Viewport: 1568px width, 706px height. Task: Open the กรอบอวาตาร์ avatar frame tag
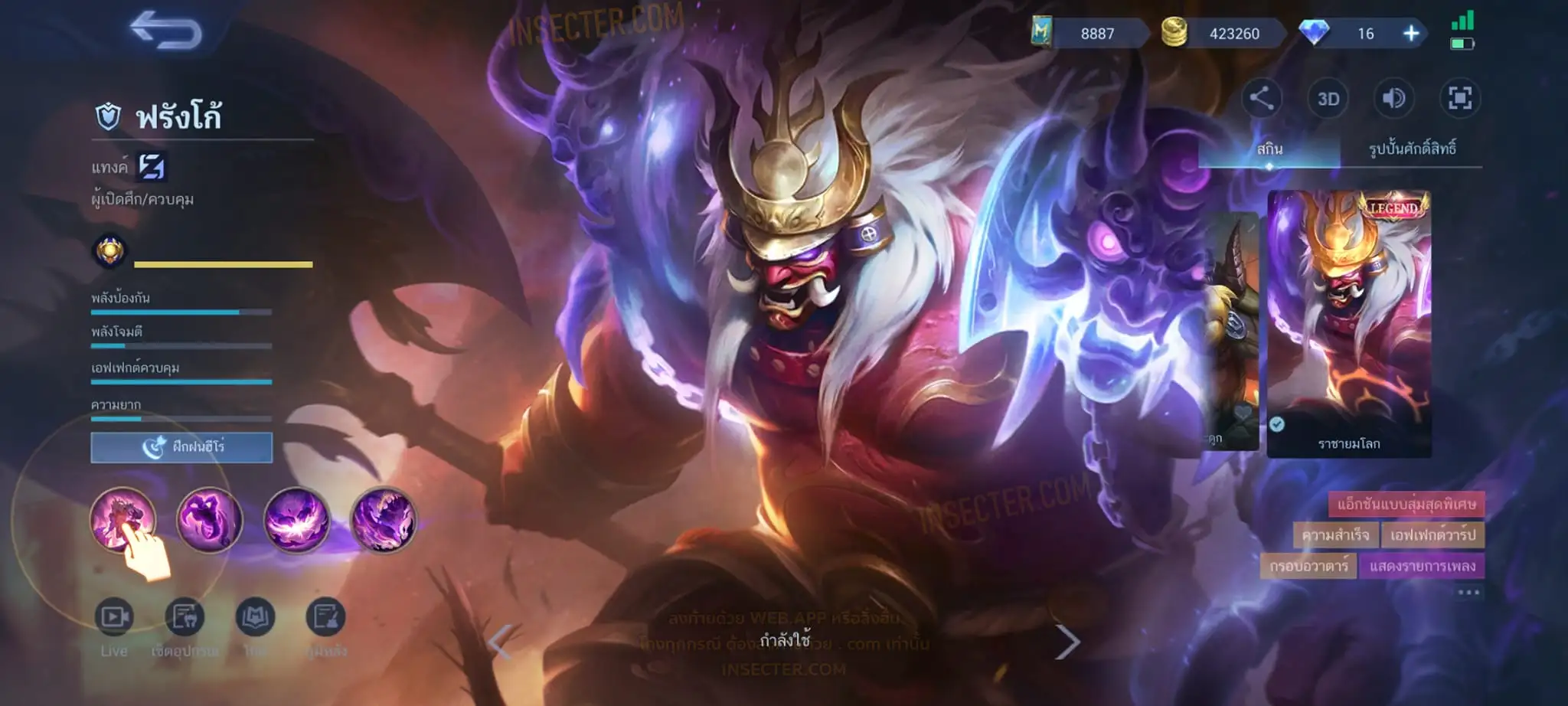(1308, 567)
